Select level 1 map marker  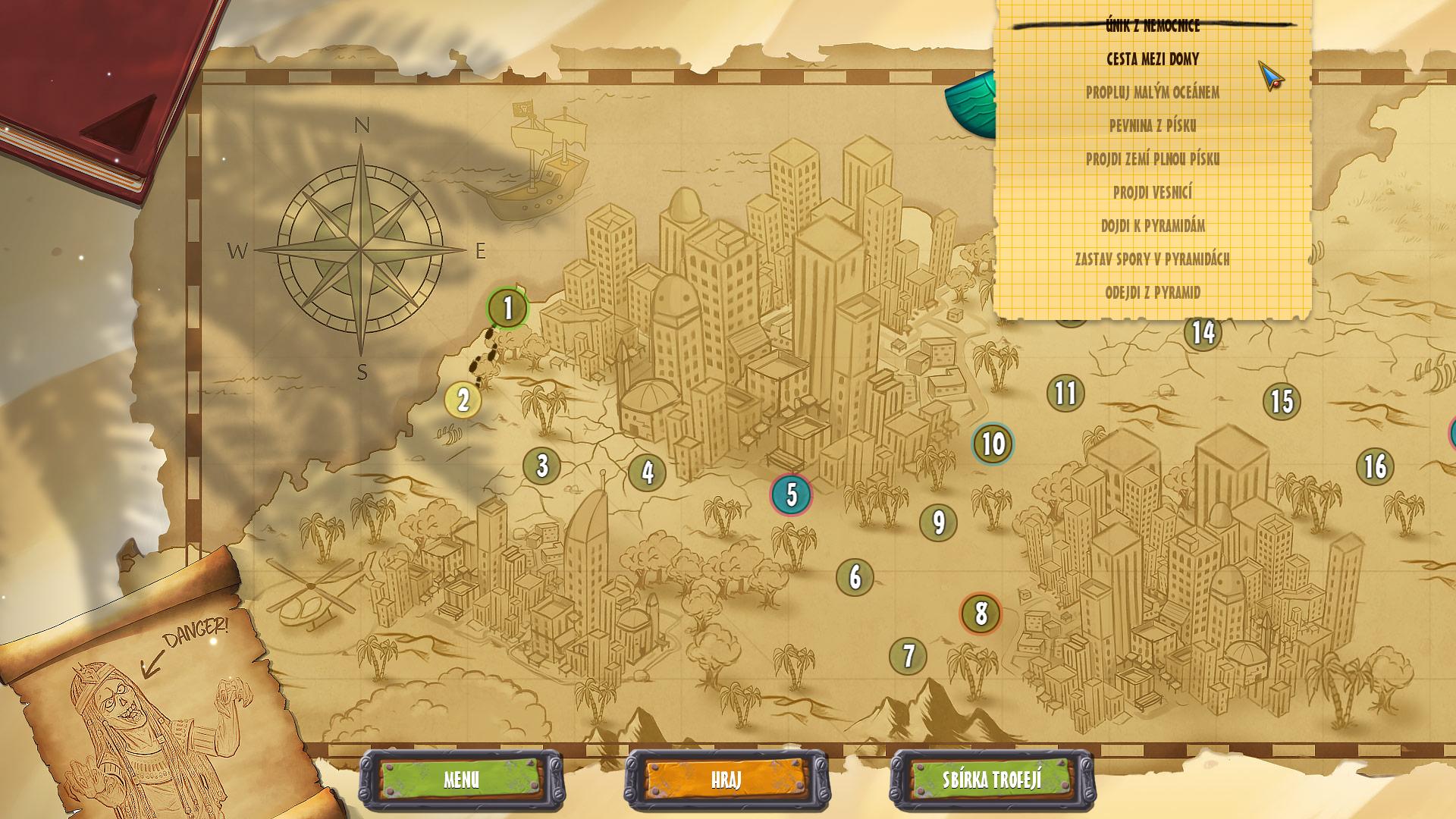pyautogui.click(x=508, y=309)
